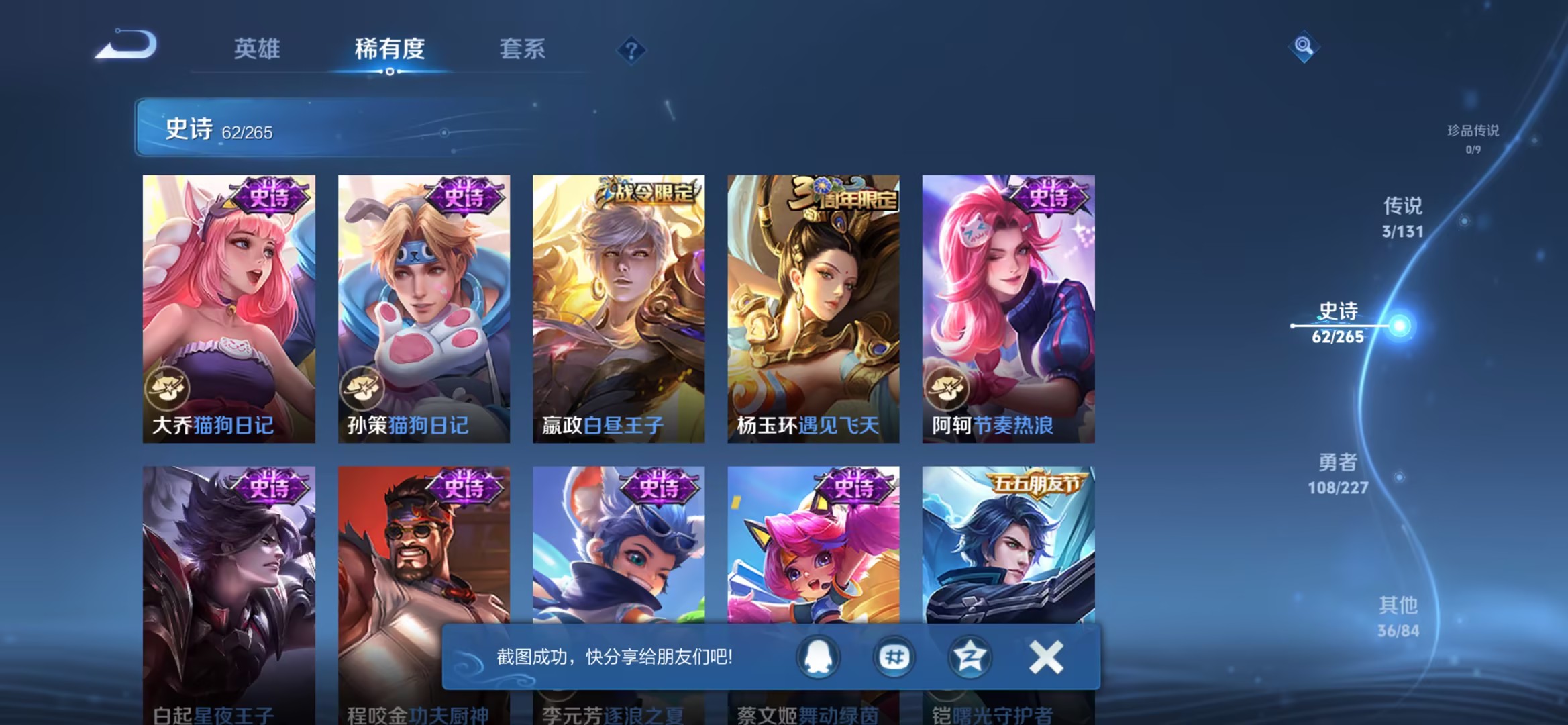Viewport: 1568px width, 725px height.
Task: Share via the hashtag circle icon
Action: click(894, 657)
